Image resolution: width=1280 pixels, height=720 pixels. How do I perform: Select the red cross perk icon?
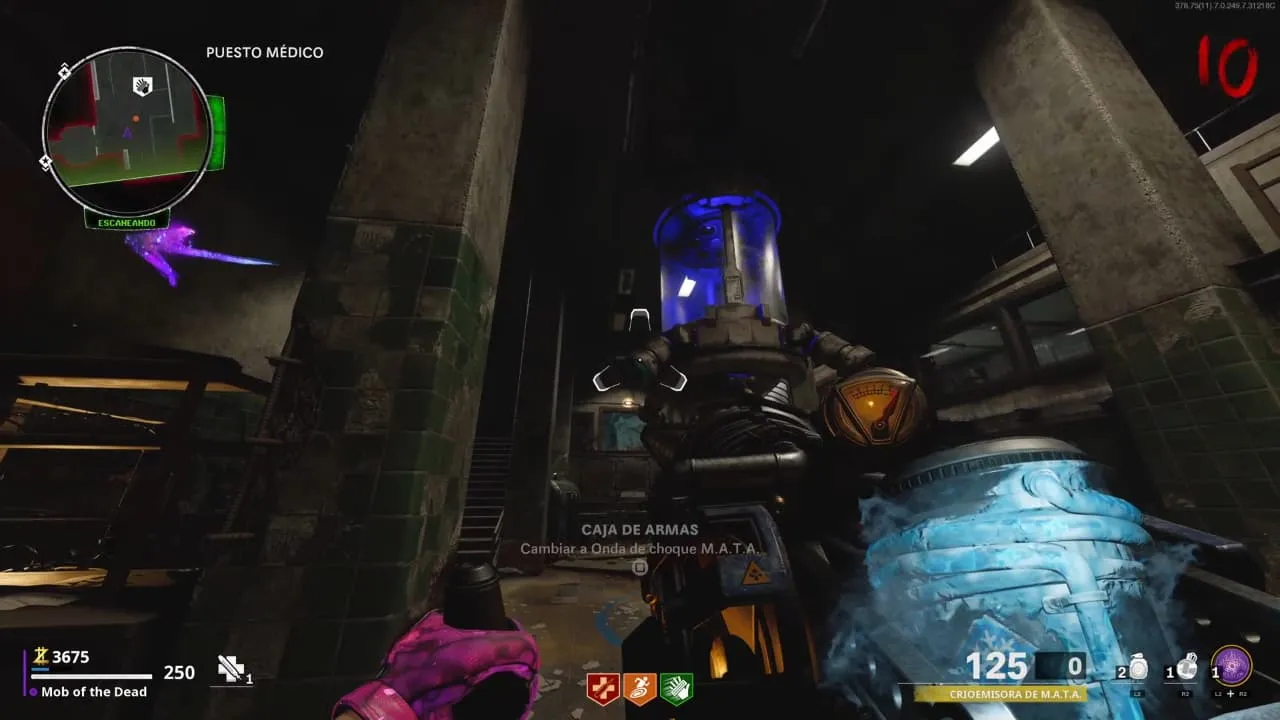[x=604, y=688]
